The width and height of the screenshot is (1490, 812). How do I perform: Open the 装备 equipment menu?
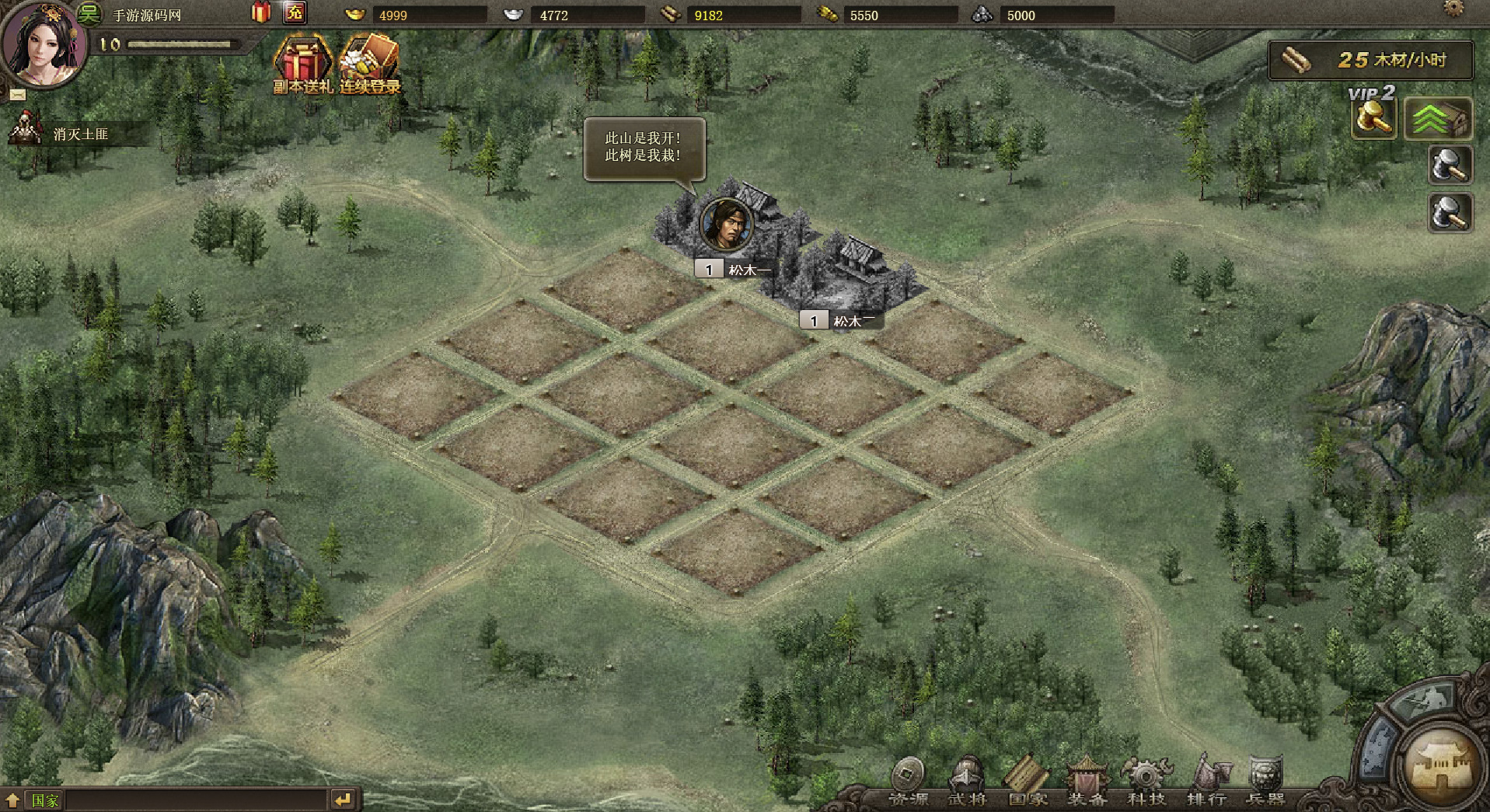tap(1087, 781)
